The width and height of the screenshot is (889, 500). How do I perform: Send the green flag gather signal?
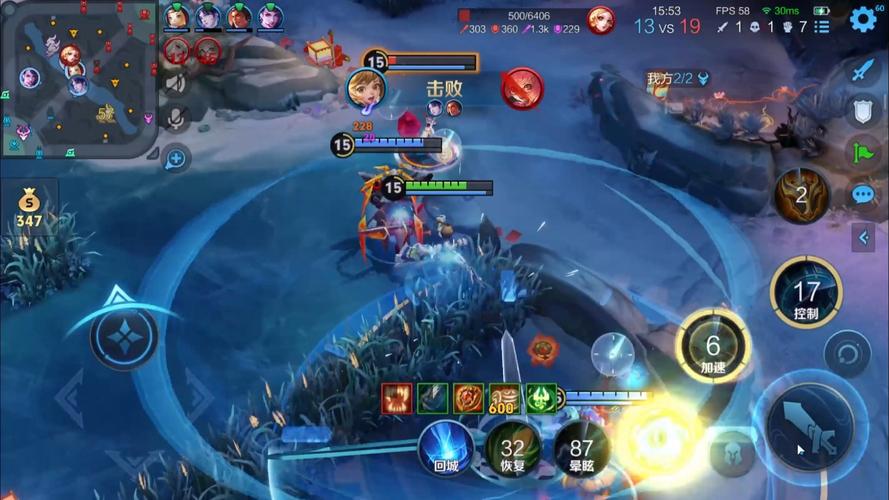(863, 152)
